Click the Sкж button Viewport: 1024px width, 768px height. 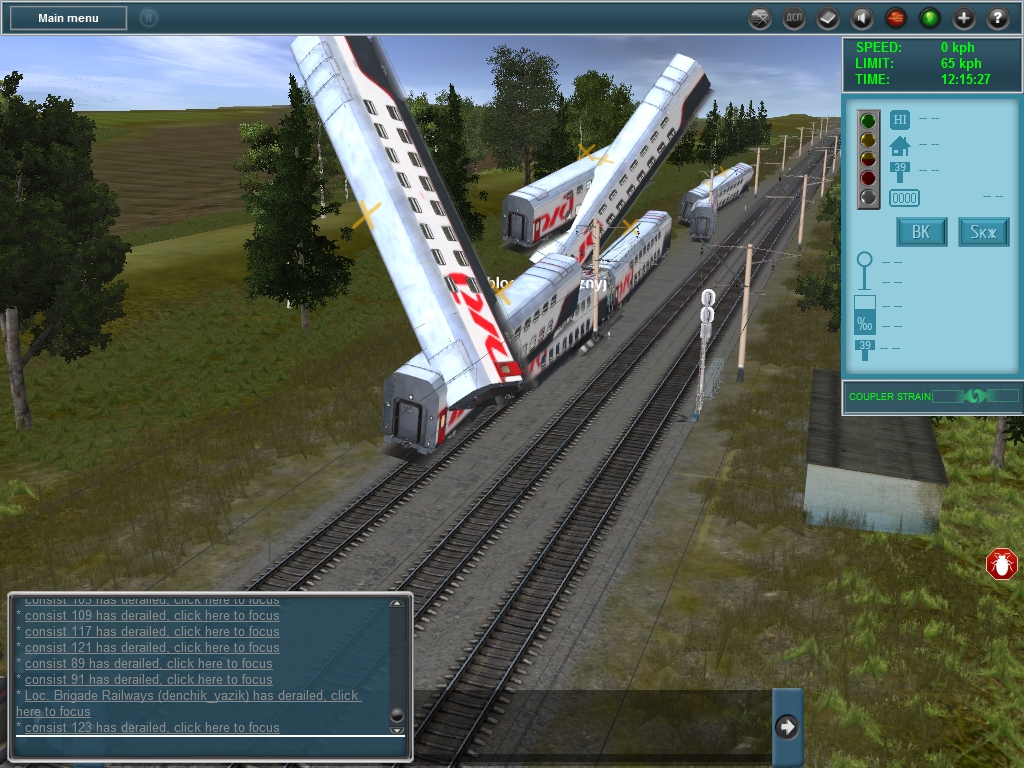pos(984,233)
